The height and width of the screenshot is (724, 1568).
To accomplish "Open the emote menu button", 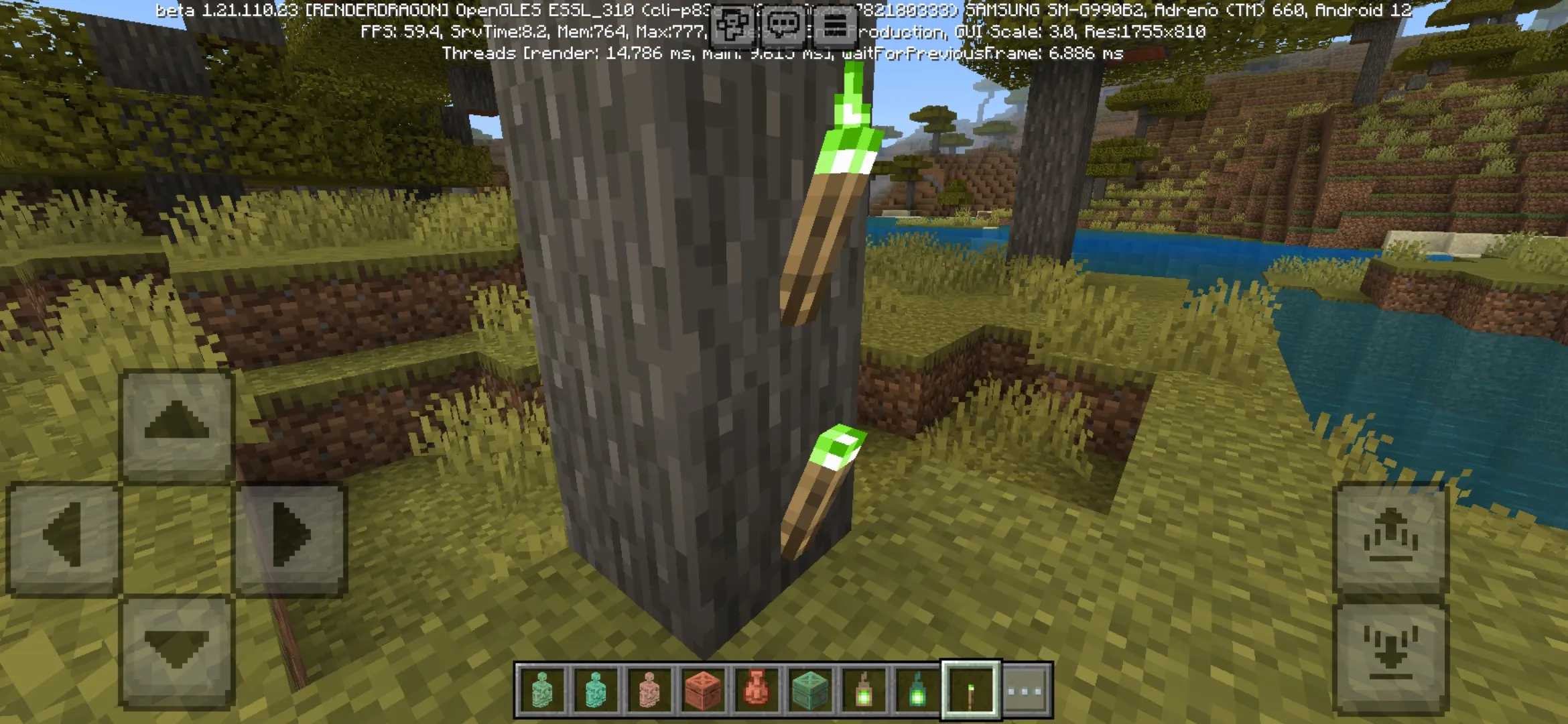I will (733, 27).
